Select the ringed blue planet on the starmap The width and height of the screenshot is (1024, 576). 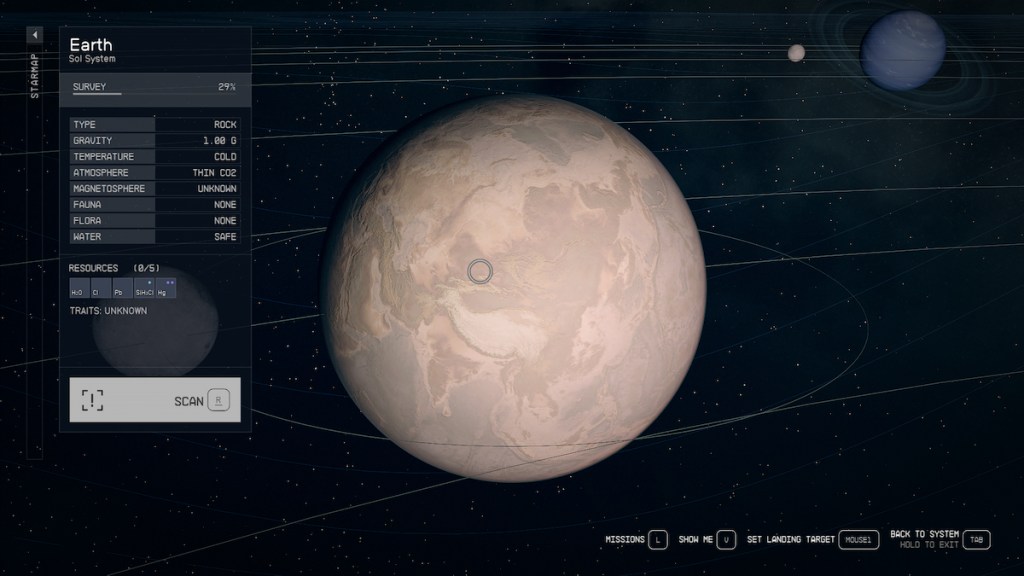903,51
